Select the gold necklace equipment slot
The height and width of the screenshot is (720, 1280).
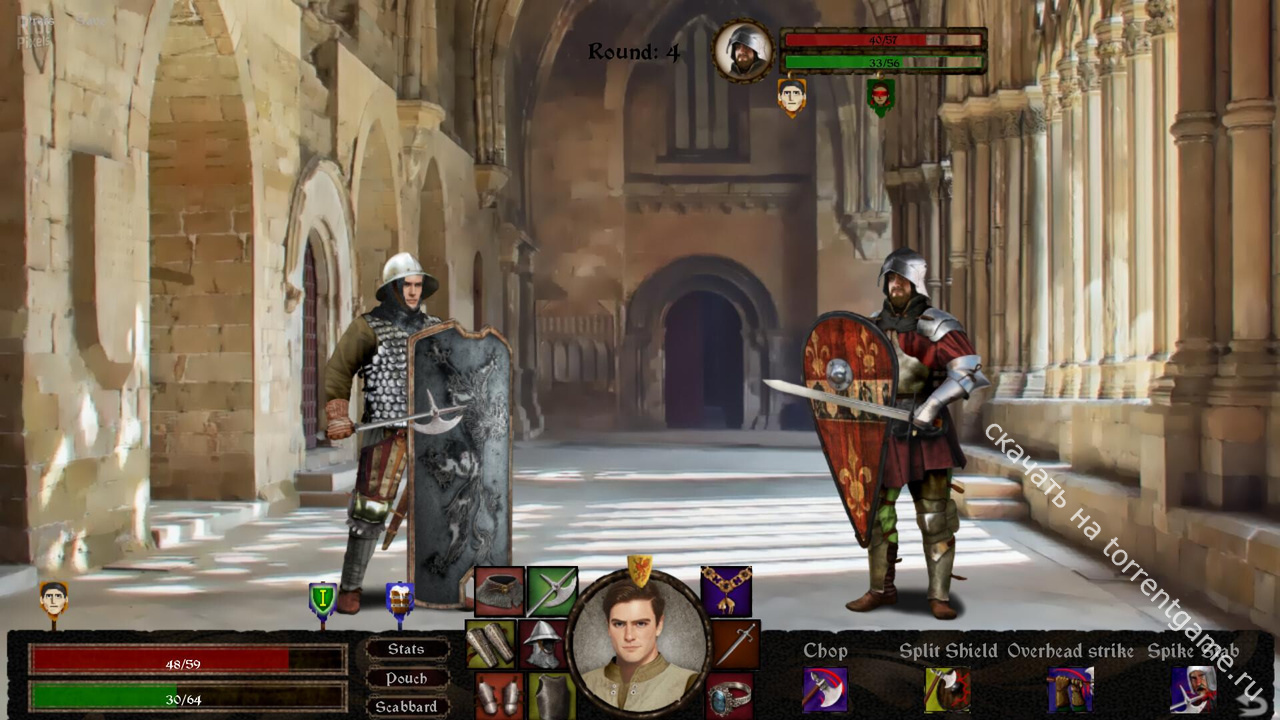point(726,591)
